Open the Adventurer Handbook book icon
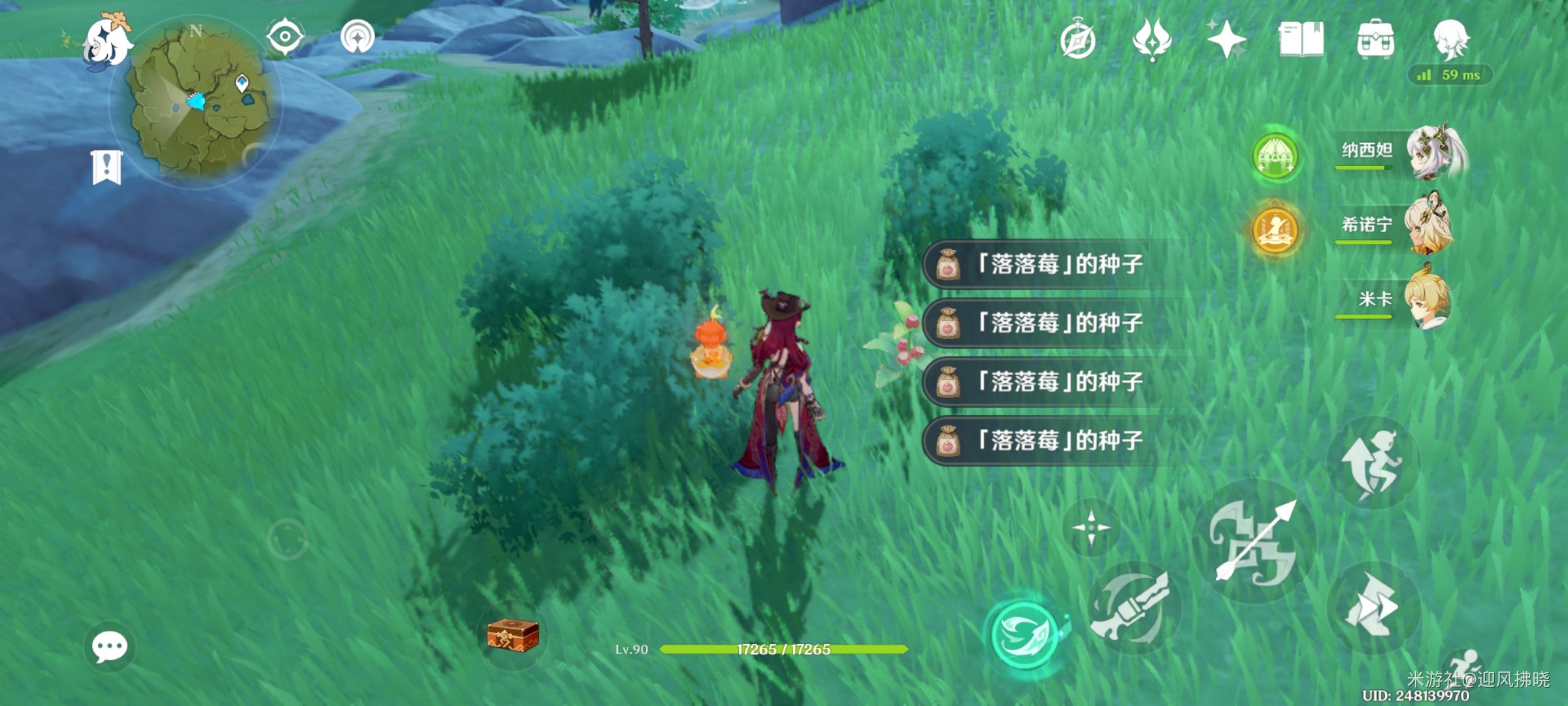Screen dimensions: 1568x706 [1301, 39]
